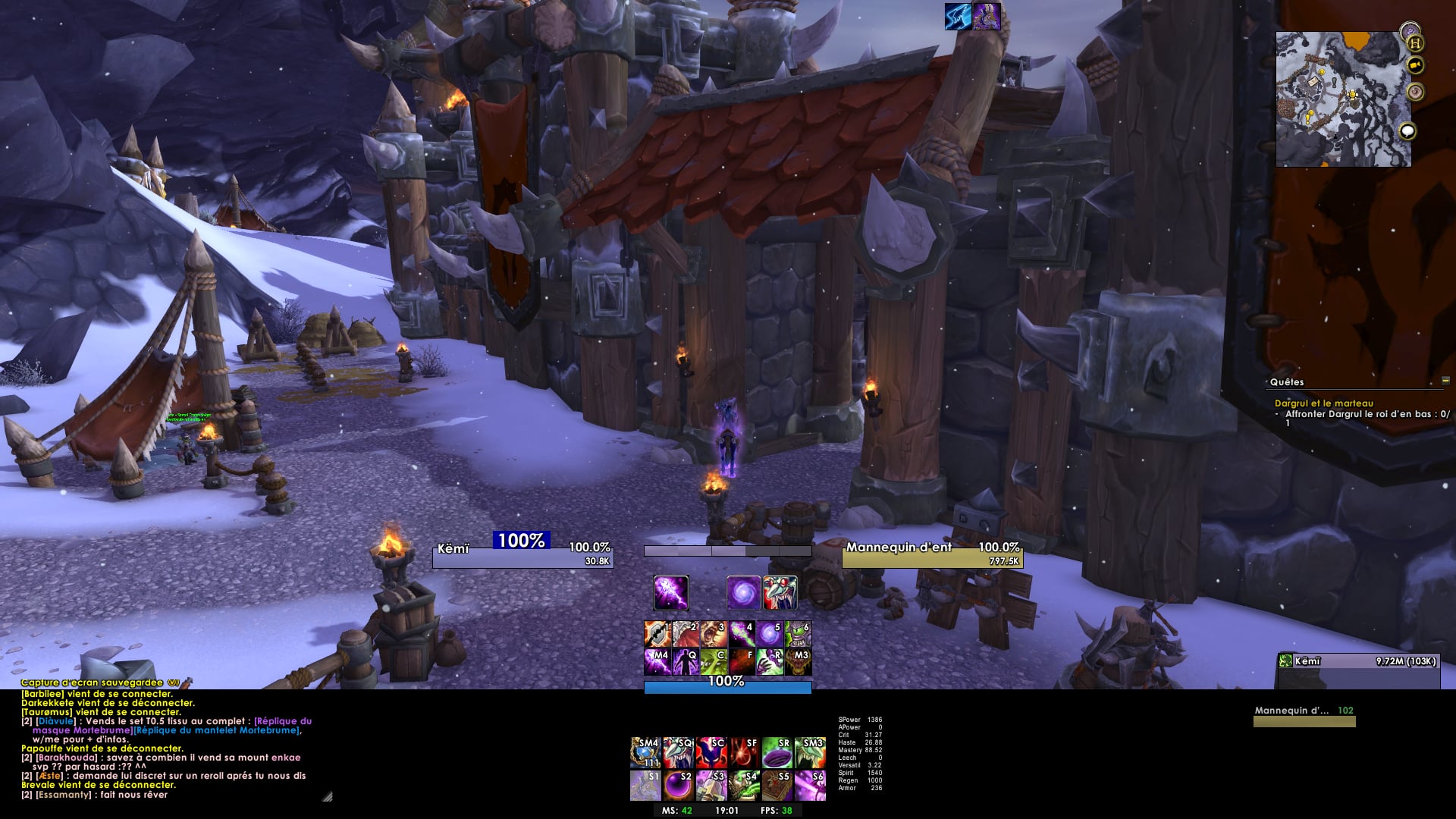Activate the purple orb ability on S2
Screen dimensions: 1456x819
coord(677,786)
